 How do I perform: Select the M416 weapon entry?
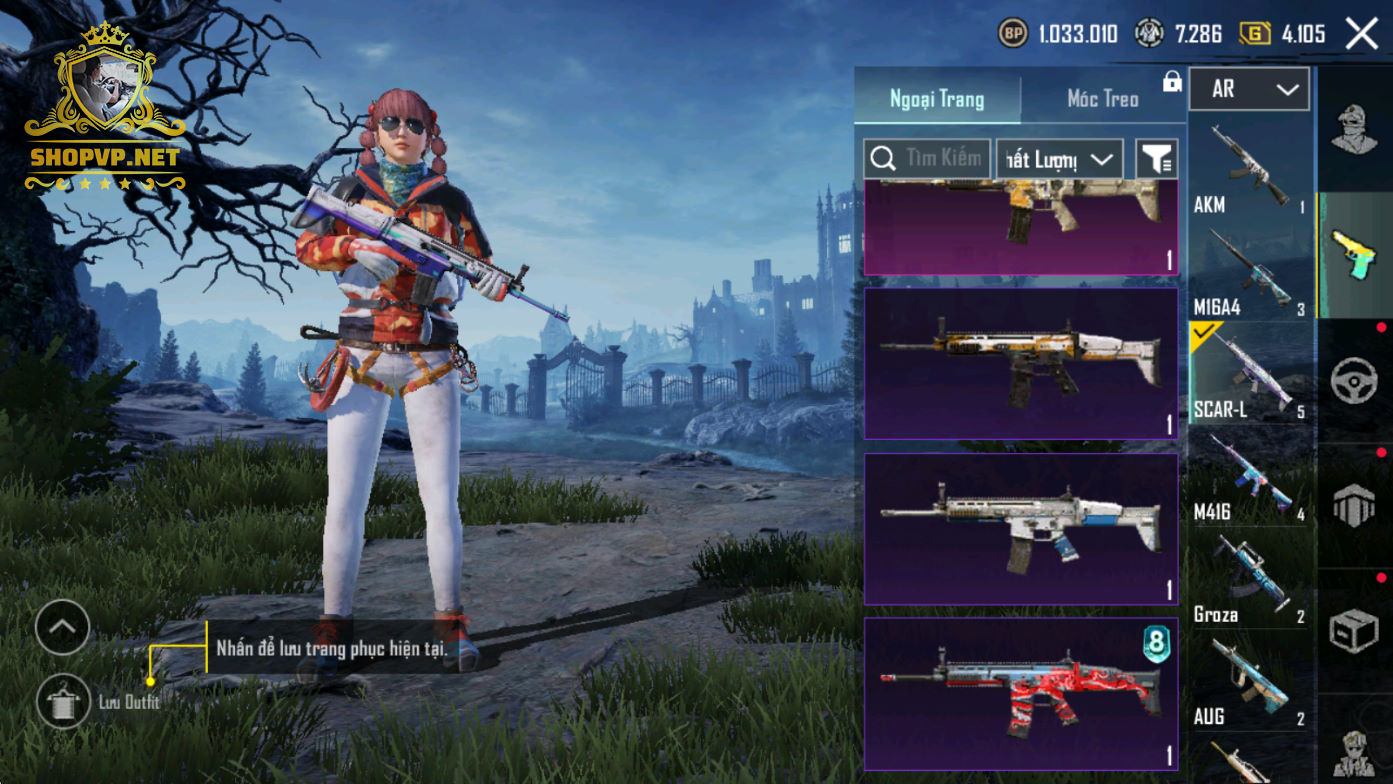[1249, 477]
